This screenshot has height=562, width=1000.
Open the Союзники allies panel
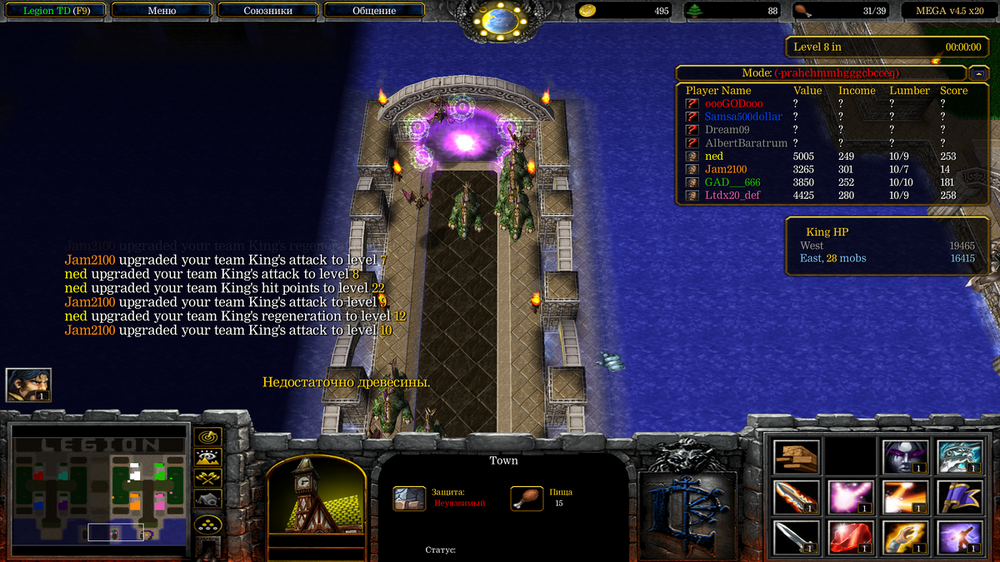(x=268, y=11)
